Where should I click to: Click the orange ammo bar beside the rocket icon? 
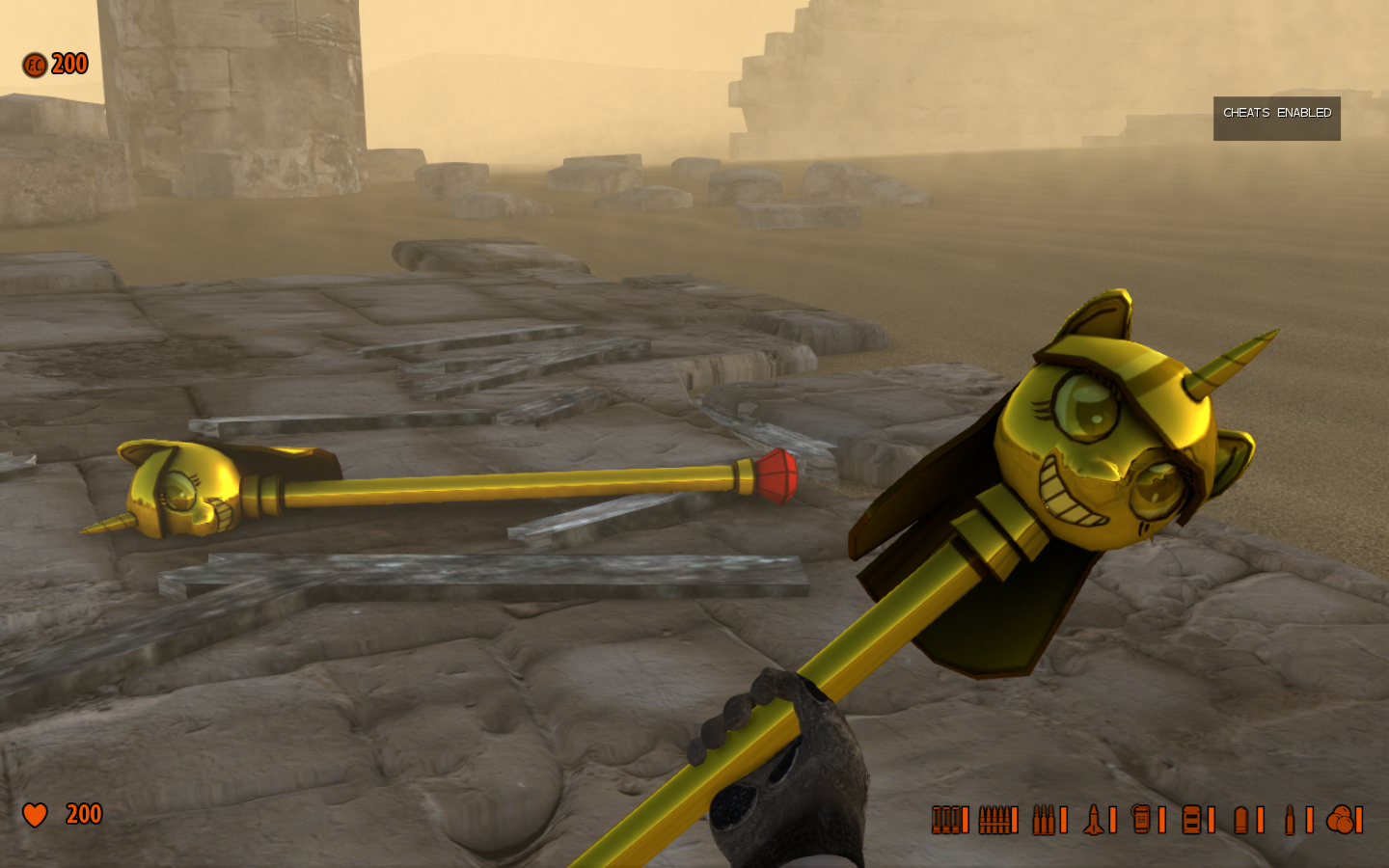1113,820
